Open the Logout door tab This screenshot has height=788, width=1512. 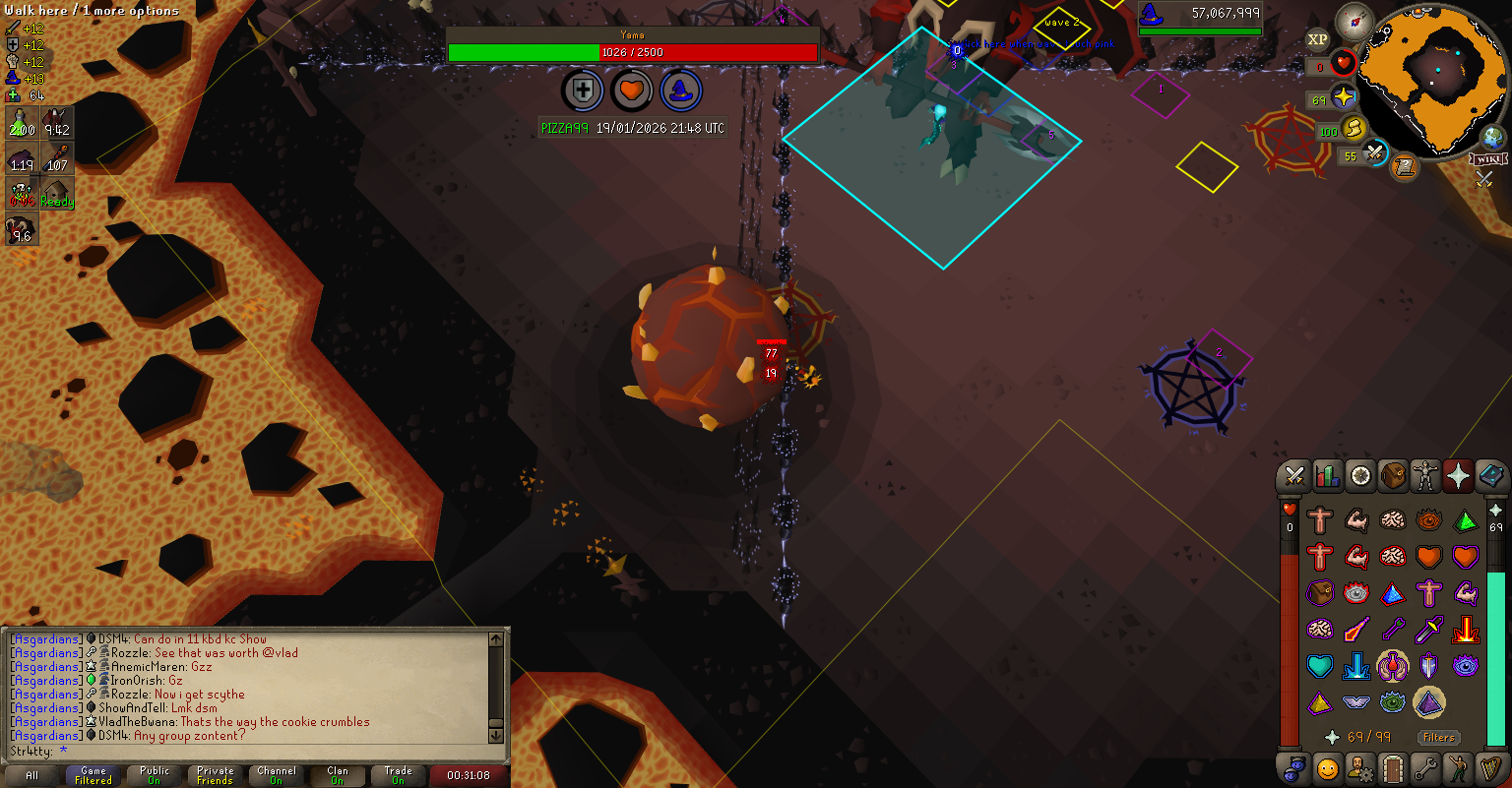[x=1393, y=767]
